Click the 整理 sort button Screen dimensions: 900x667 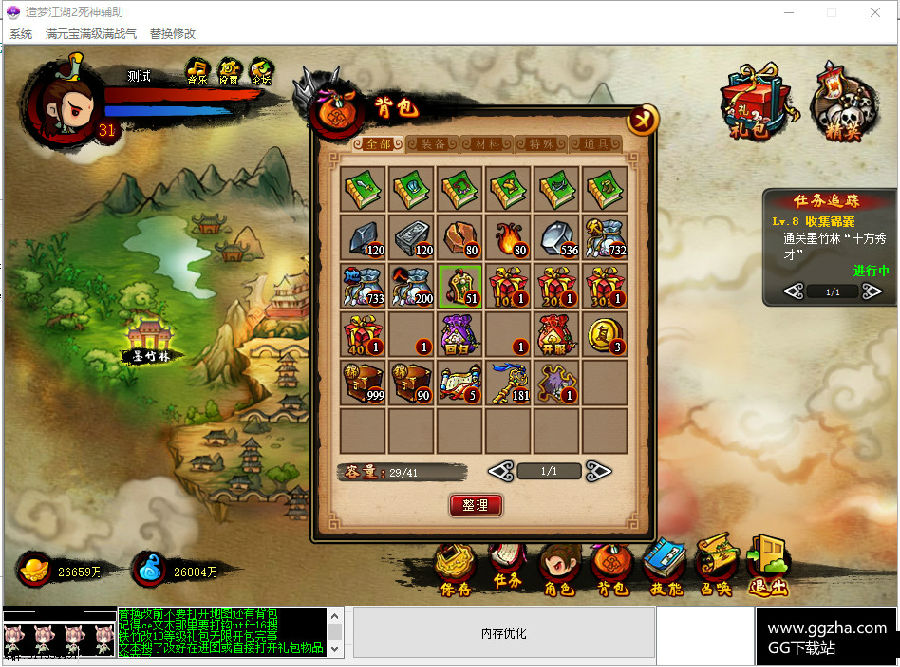tap(475, 505)
